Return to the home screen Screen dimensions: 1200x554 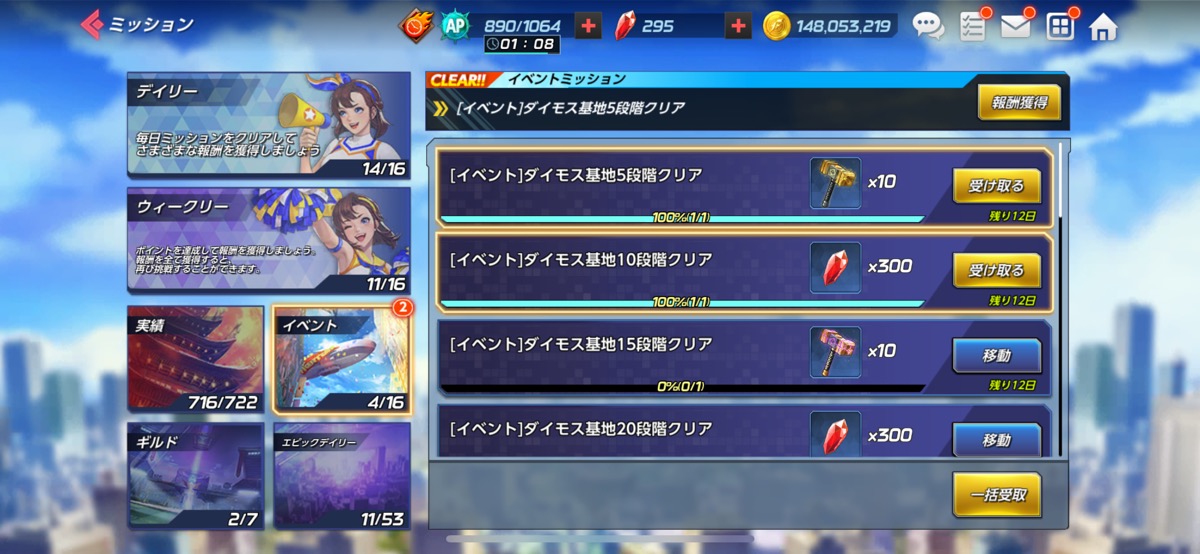click(x=1103, y=26)
